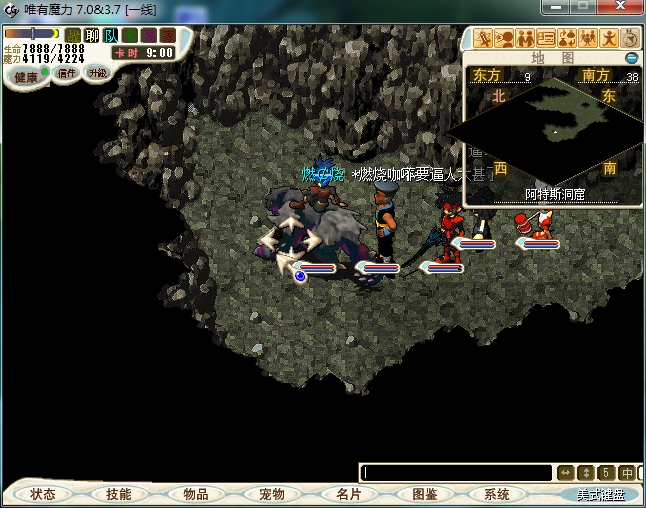Open the 信件 mail button
Image resolution: width=646 pixels, height=508 pixels.
pos(67,73)
